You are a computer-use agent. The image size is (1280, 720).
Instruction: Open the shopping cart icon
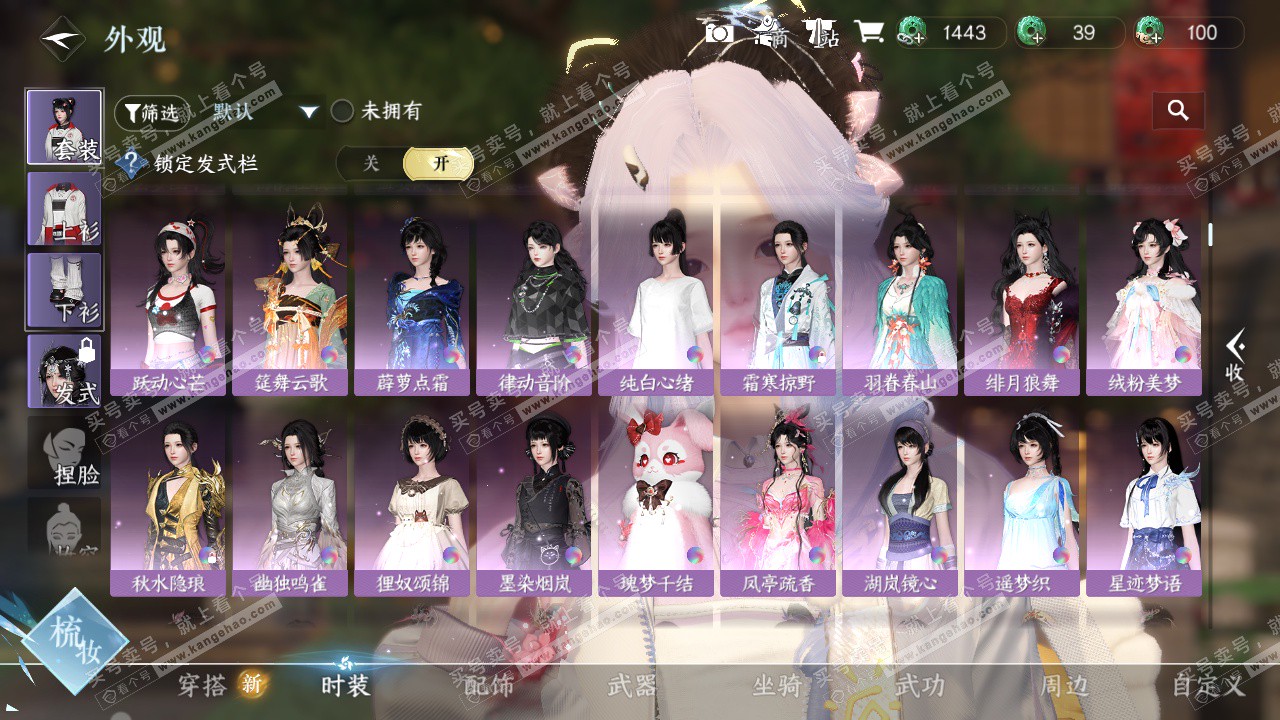click(868, 33)
